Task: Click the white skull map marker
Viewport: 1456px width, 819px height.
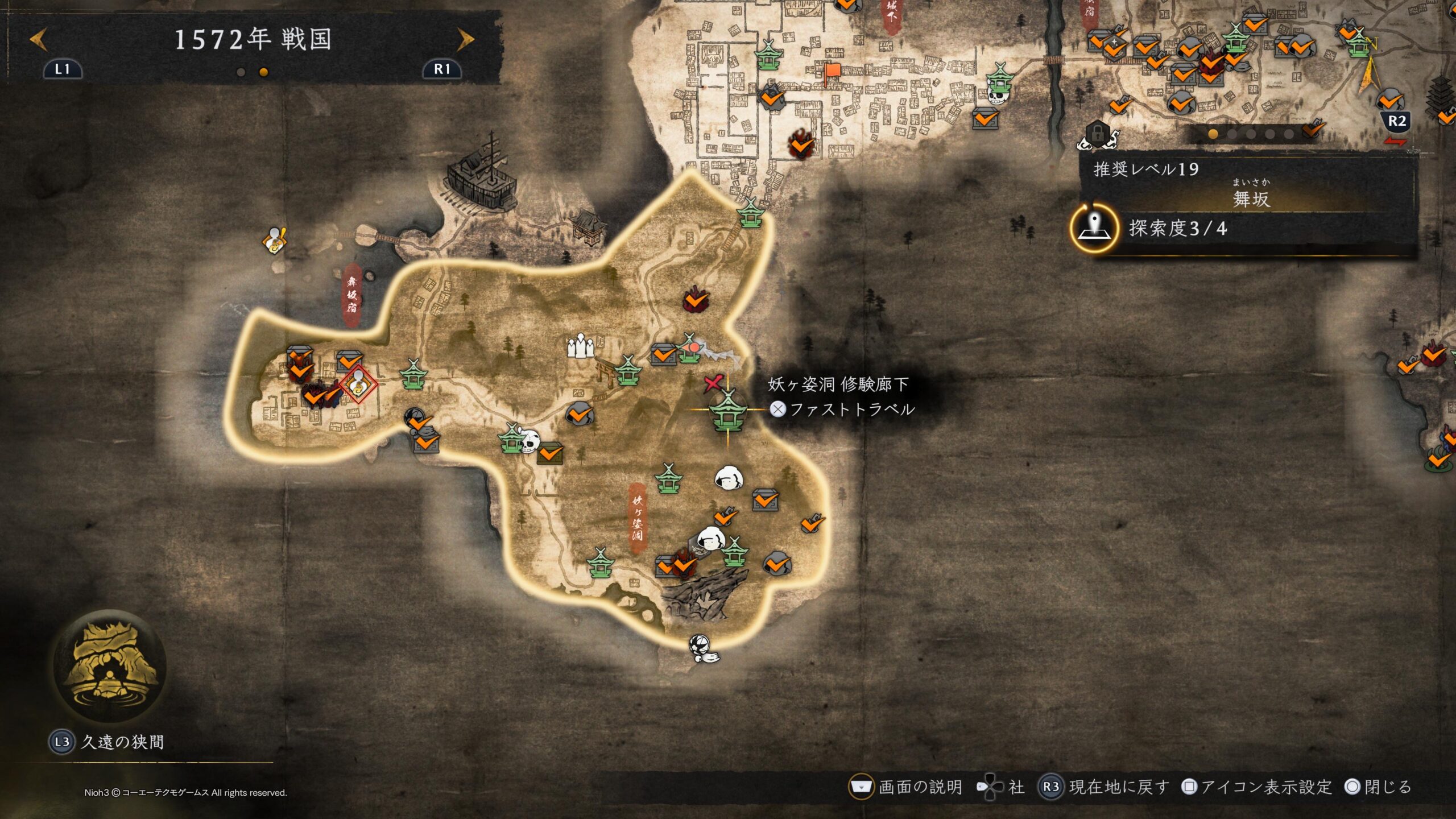Action: tap(530, 440)
